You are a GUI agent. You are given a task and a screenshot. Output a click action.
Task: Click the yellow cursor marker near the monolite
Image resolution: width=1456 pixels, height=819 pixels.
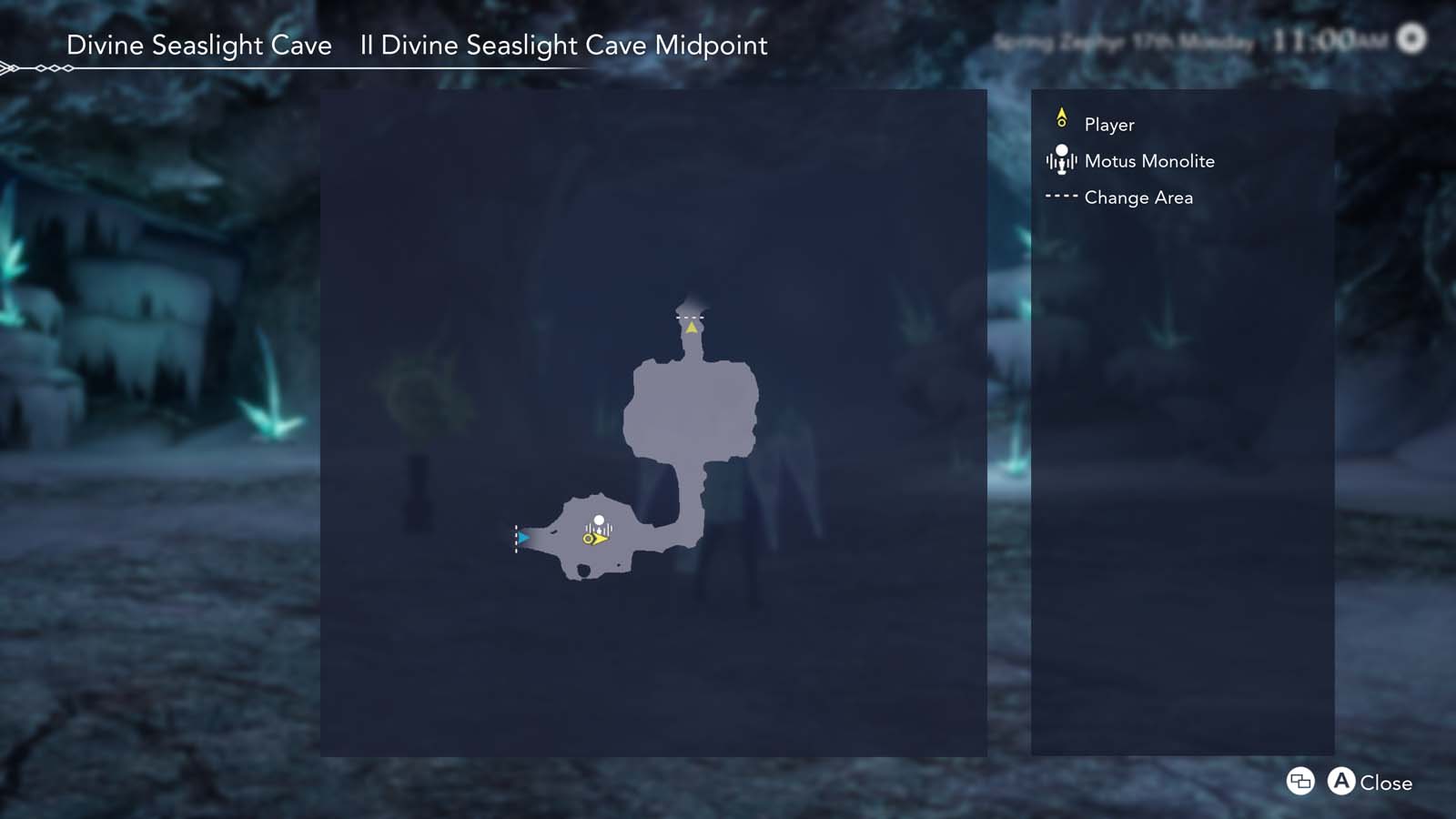click(594, 539)
